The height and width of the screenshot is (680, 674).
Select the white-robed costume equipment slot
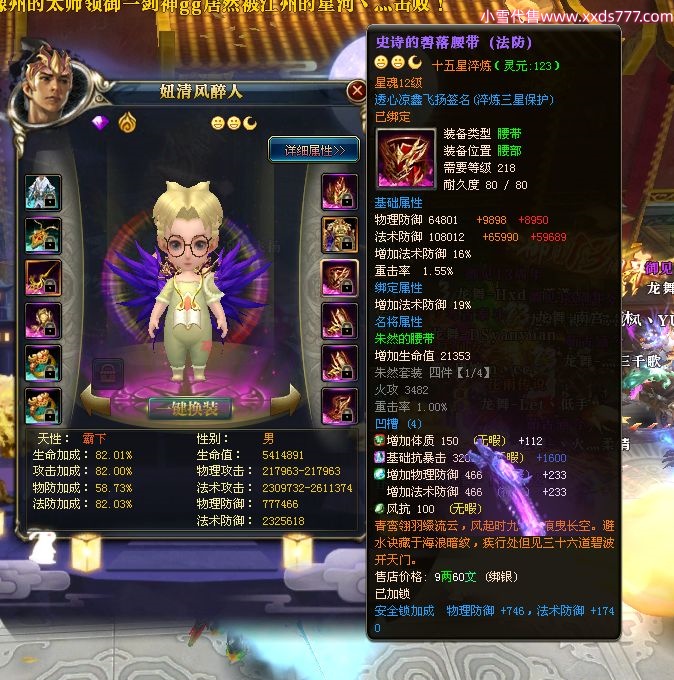[x=43, y=192]
